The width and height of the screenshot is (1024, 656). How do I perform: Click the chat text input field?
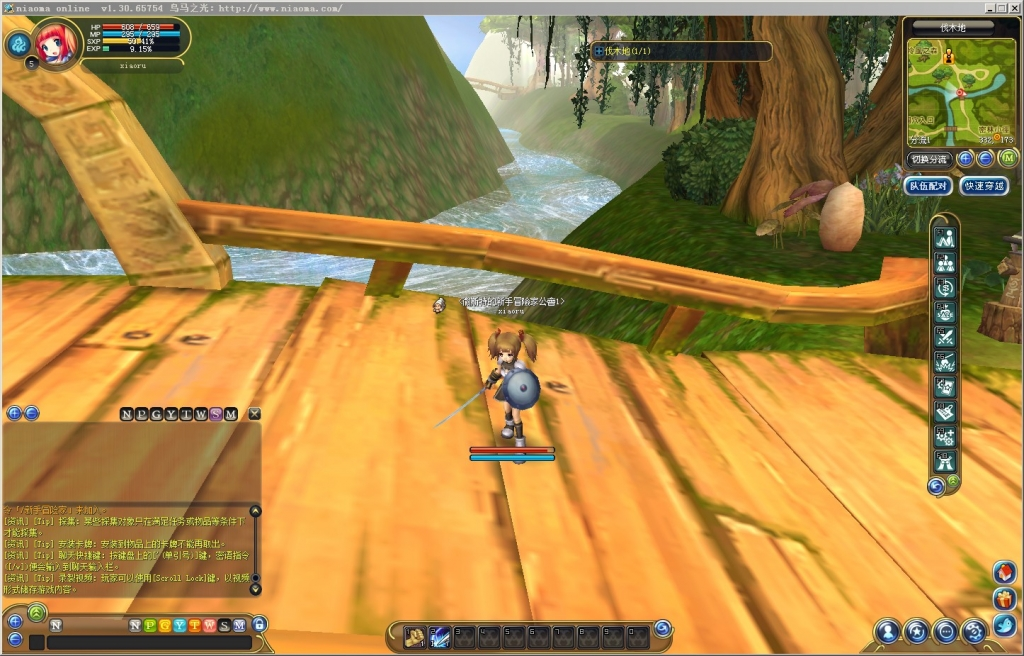click(148, 642)
